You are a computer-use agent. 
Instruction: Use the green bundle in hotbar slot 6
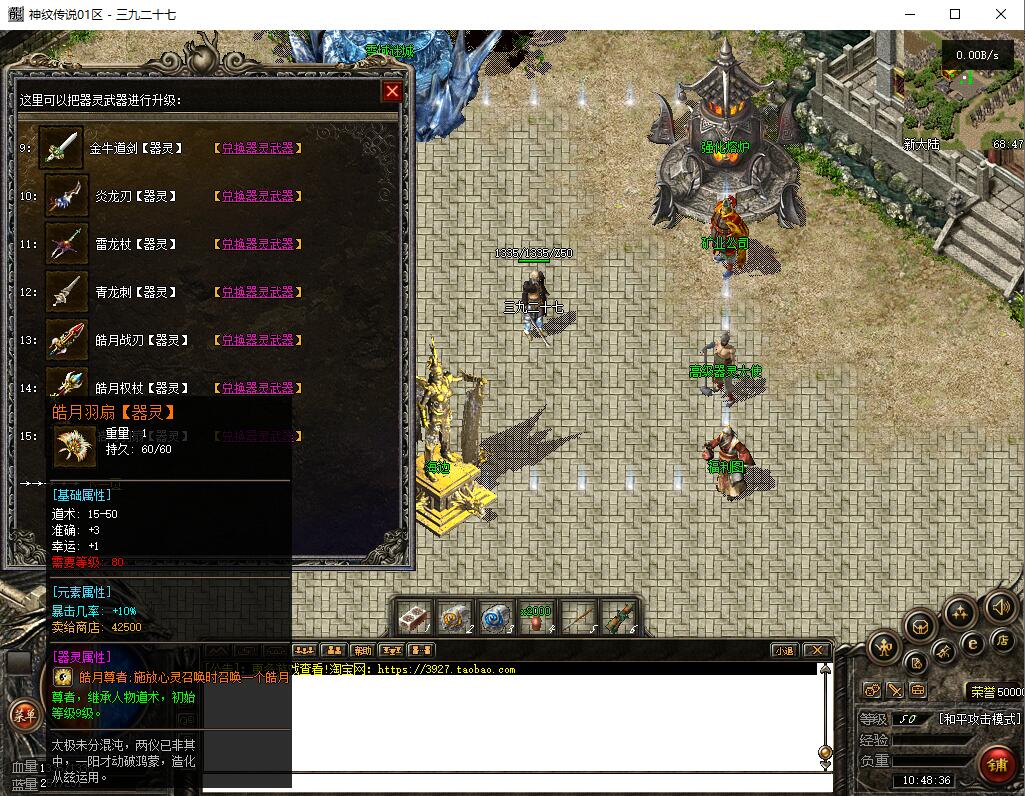click(x=619, y=617)
